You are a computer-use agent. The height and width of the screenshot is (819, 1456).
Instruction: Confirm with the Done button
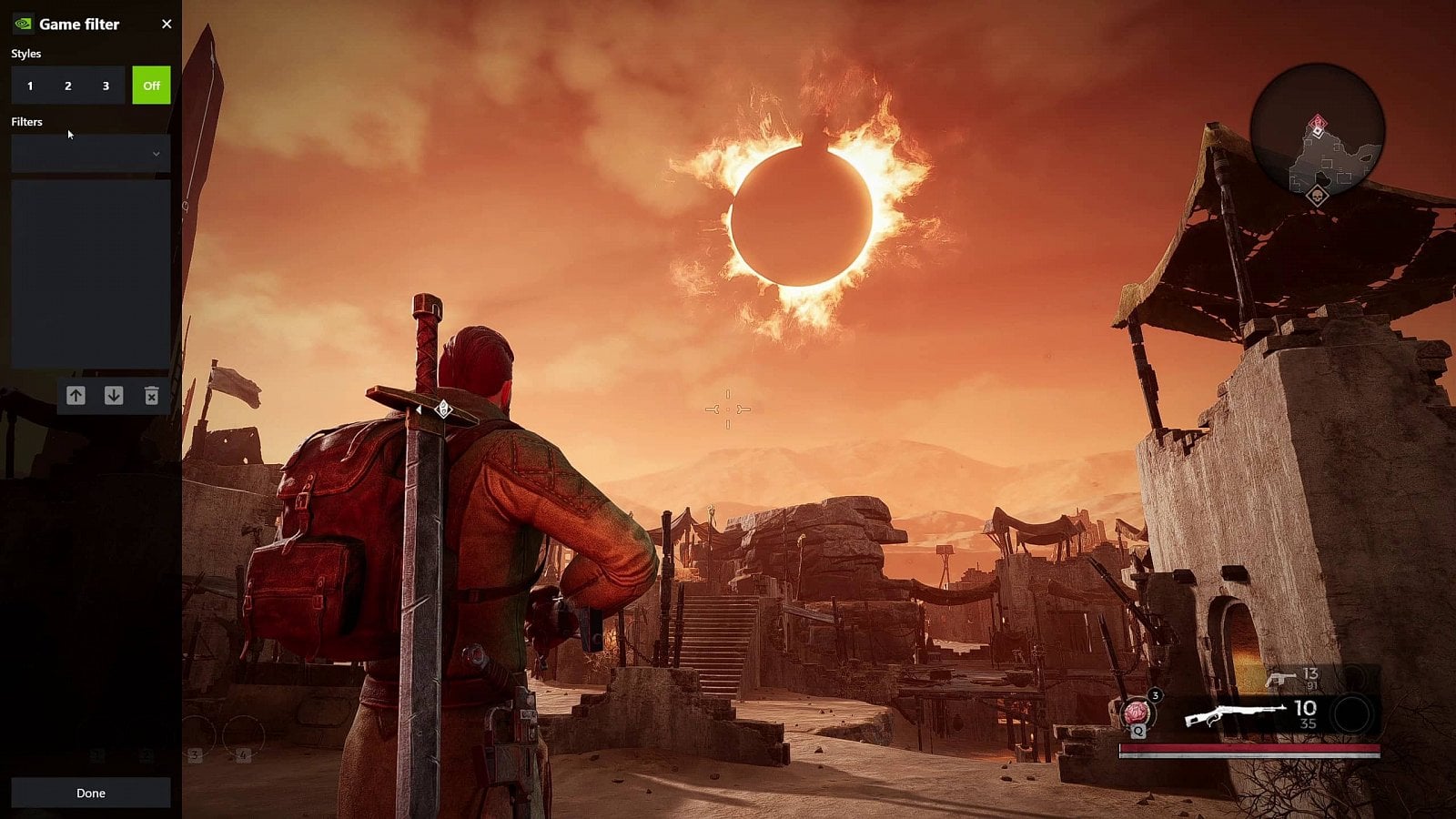click(91, 793)
